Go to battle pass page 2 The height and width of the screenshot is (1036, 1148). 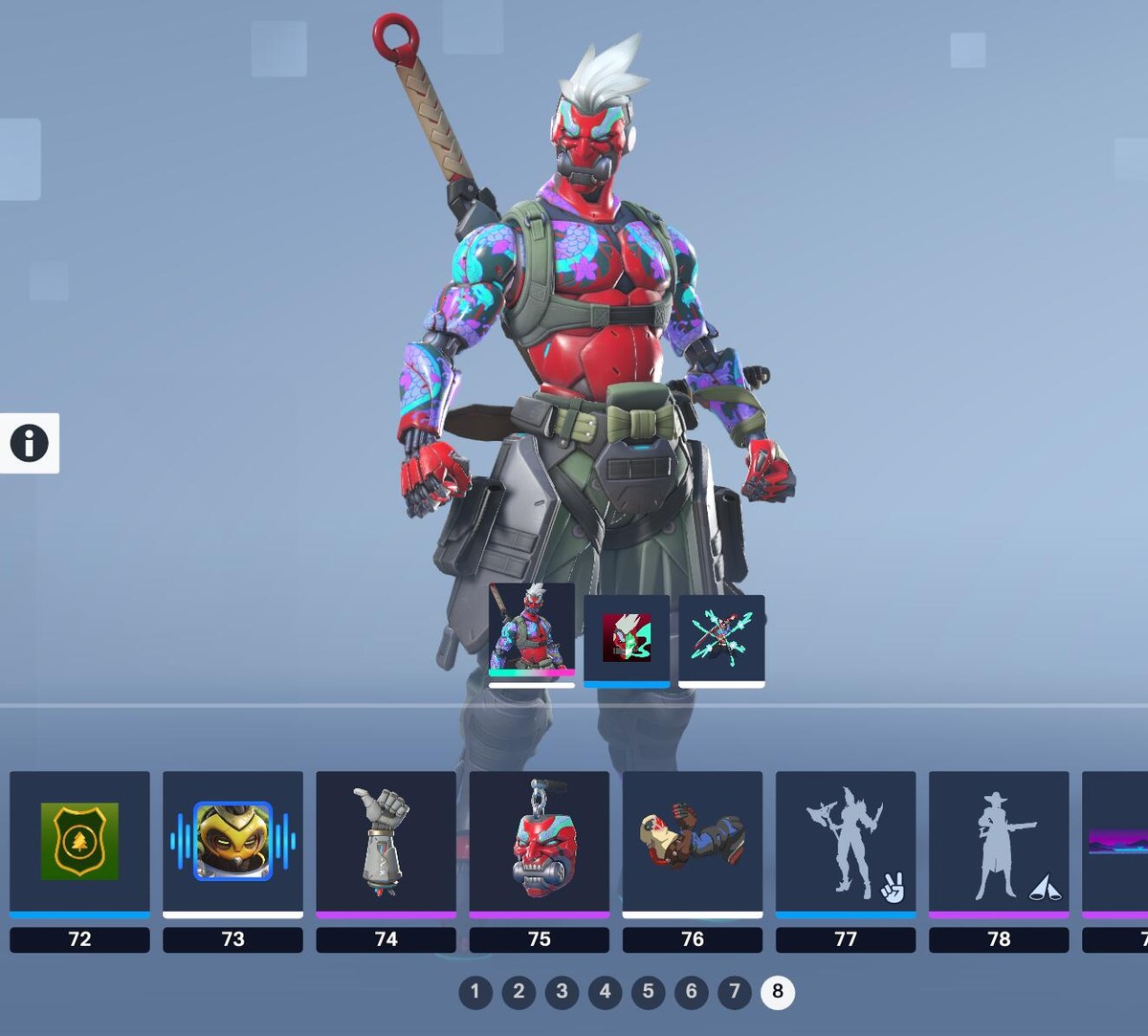pyautogui.click(x=519, y=992)
